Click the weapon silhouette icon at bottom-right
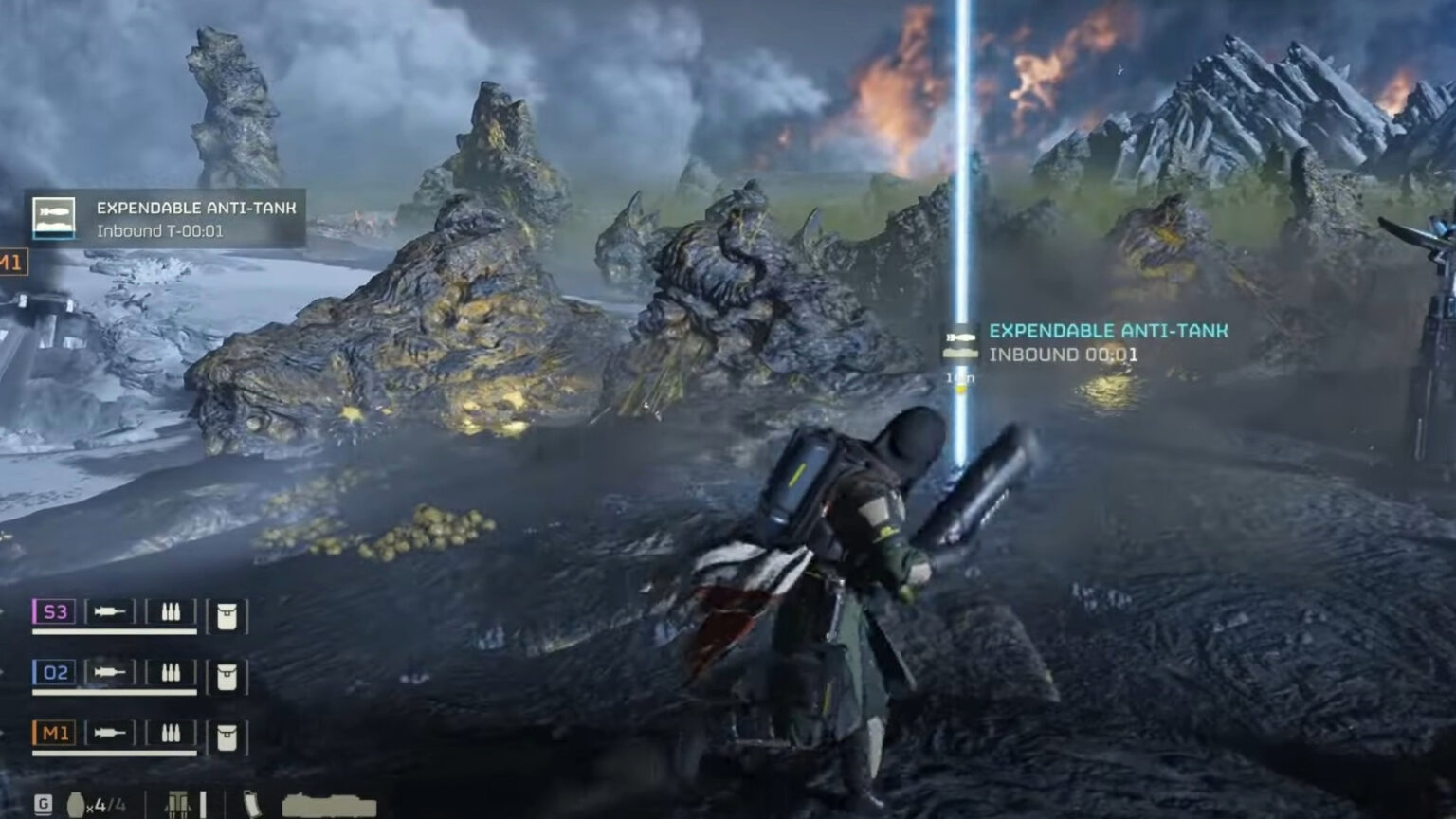 (x=330, y=804)
